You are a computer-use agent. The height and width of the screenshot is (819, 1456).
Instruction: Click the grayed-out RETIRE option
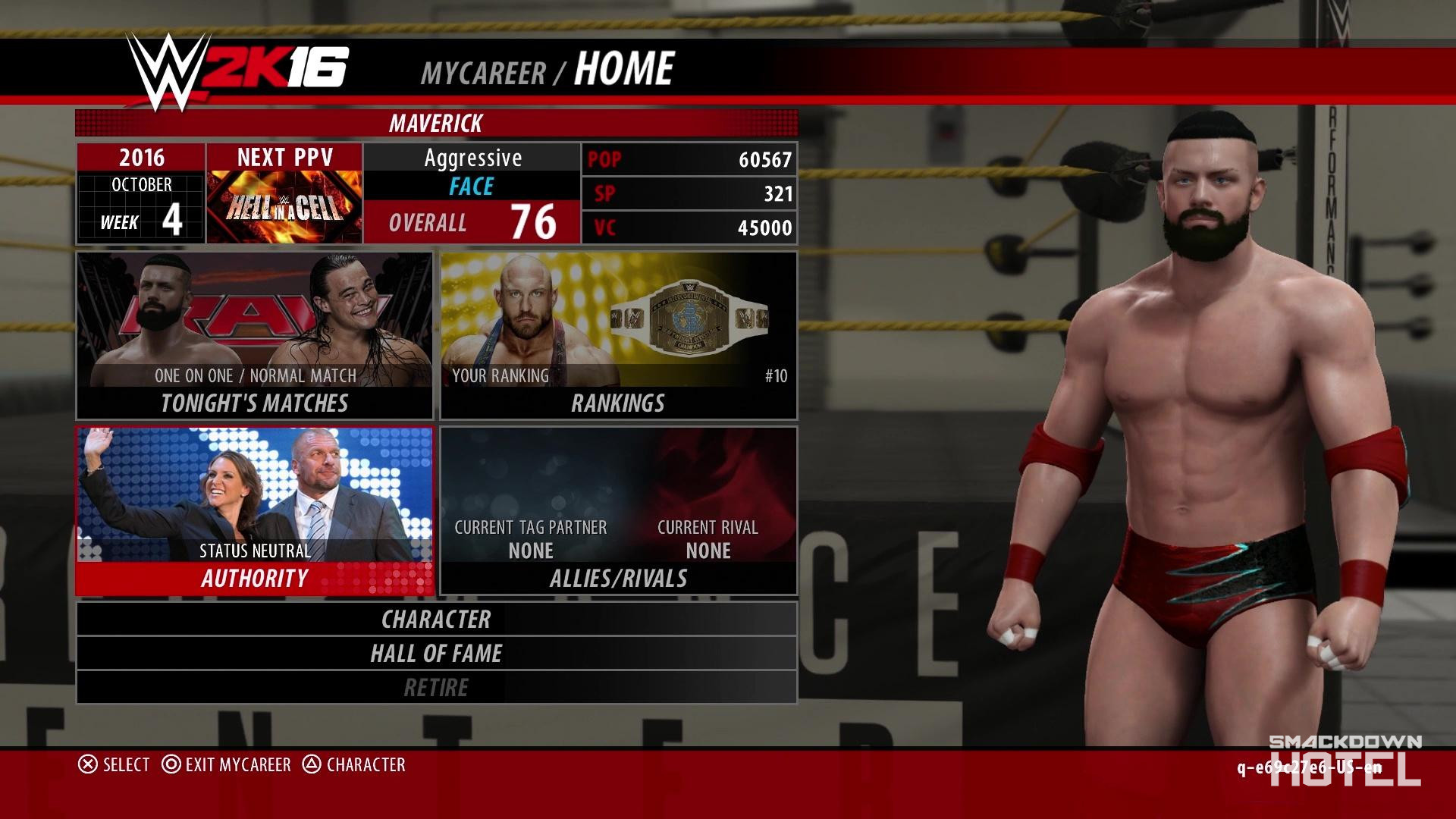(437, 687)
